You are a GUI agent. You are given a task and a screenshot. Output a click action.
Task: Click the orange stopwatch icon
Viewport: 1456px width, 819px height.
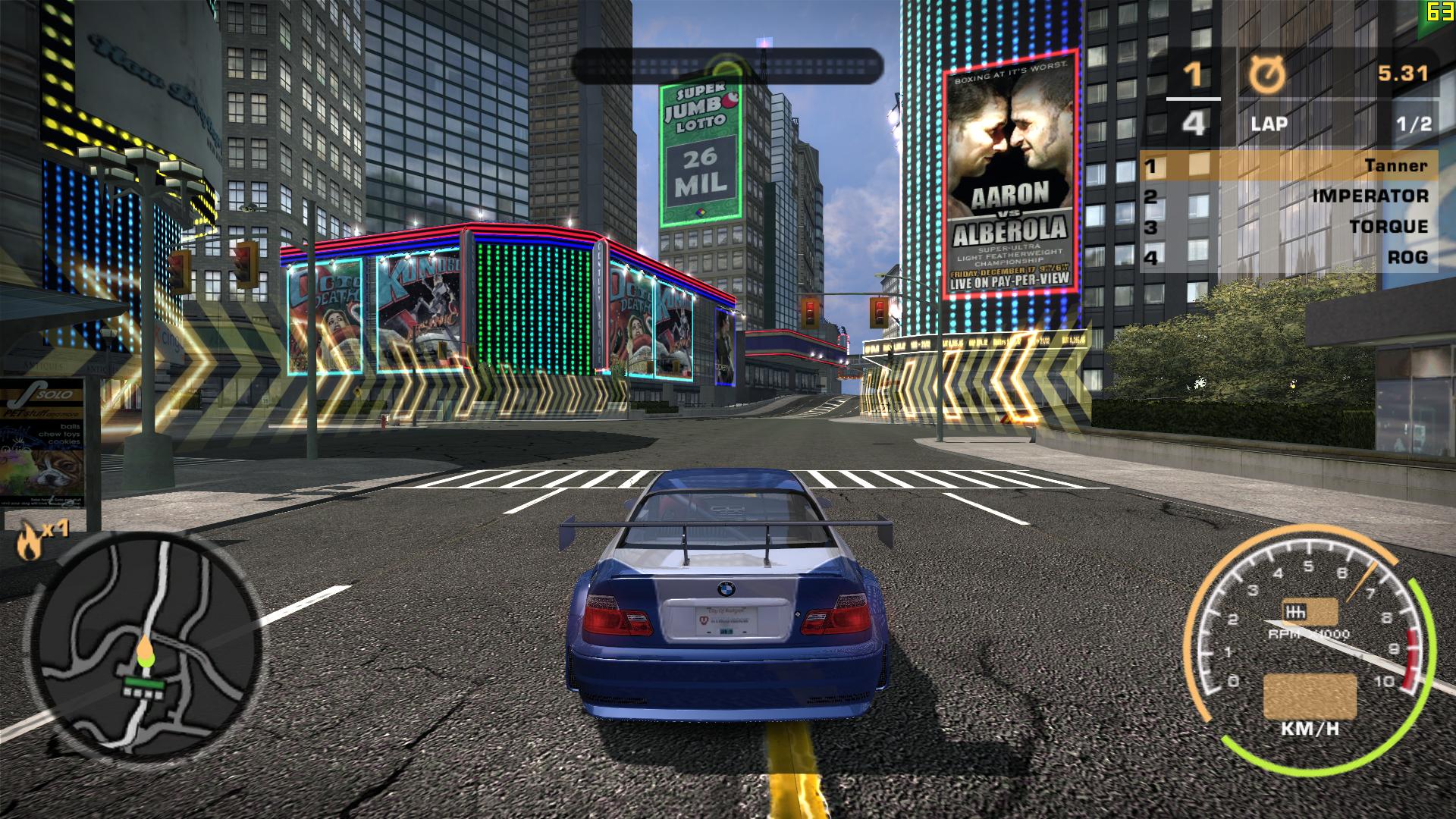point(1267,75)
